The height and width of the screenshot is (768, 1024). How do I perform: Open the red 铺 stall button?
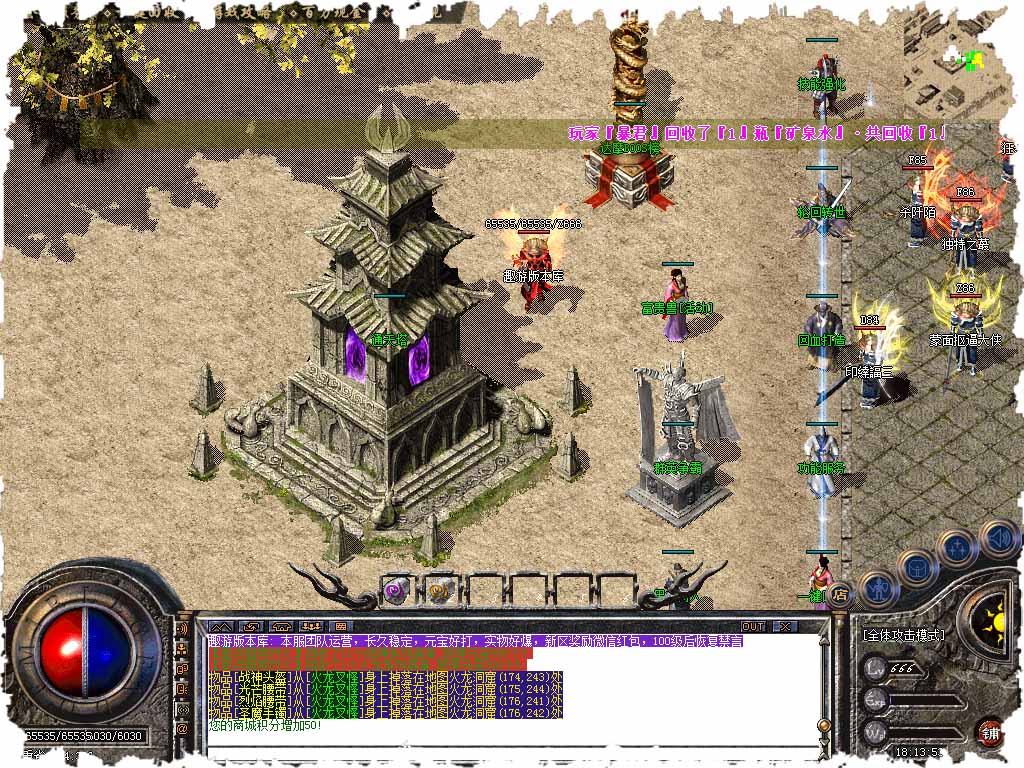(990, 732)
